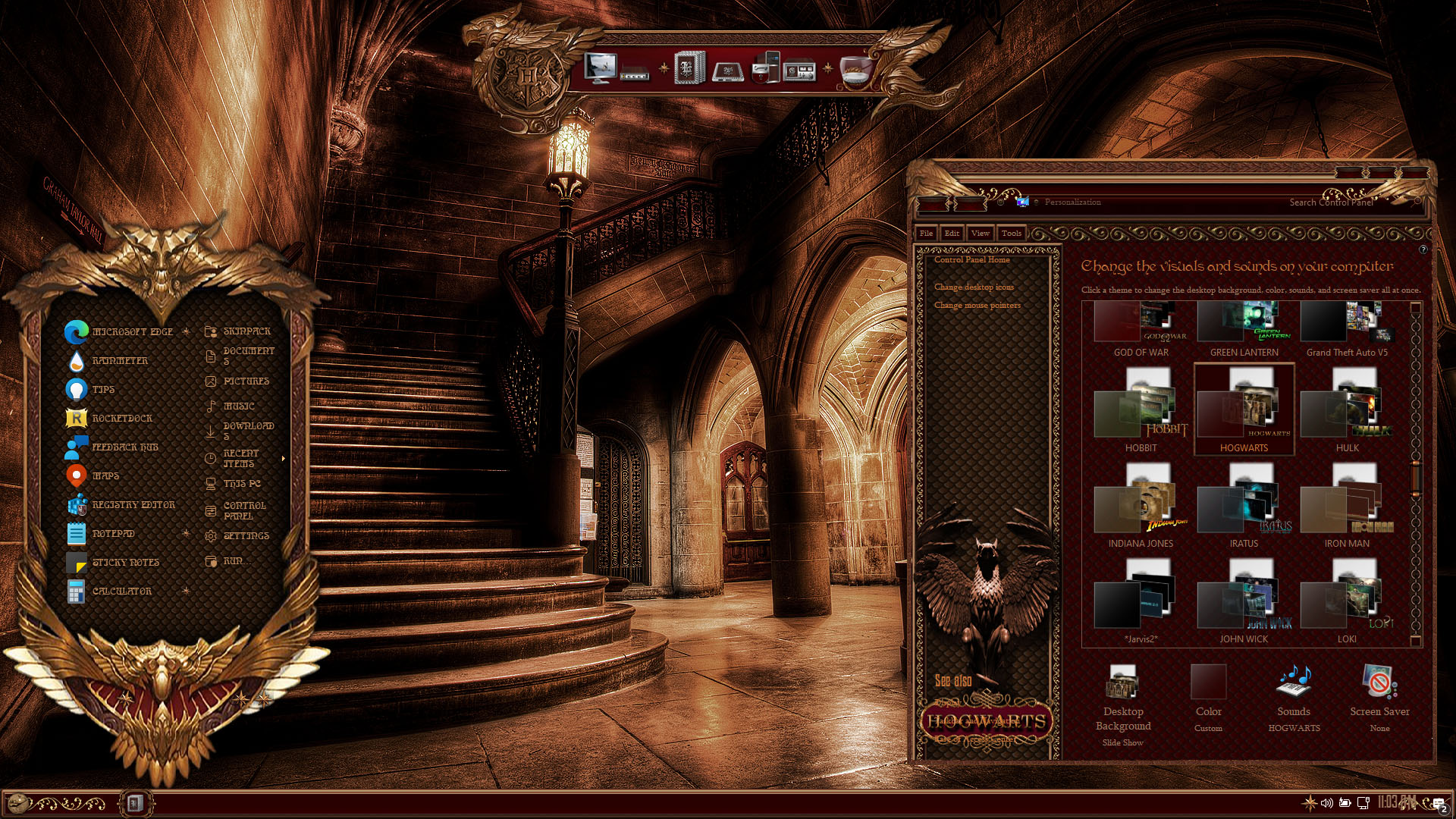Viewport: 1456px width, 819px height.
Task: Expand the Recent Items submenu
Action: (x=283, y=459)
